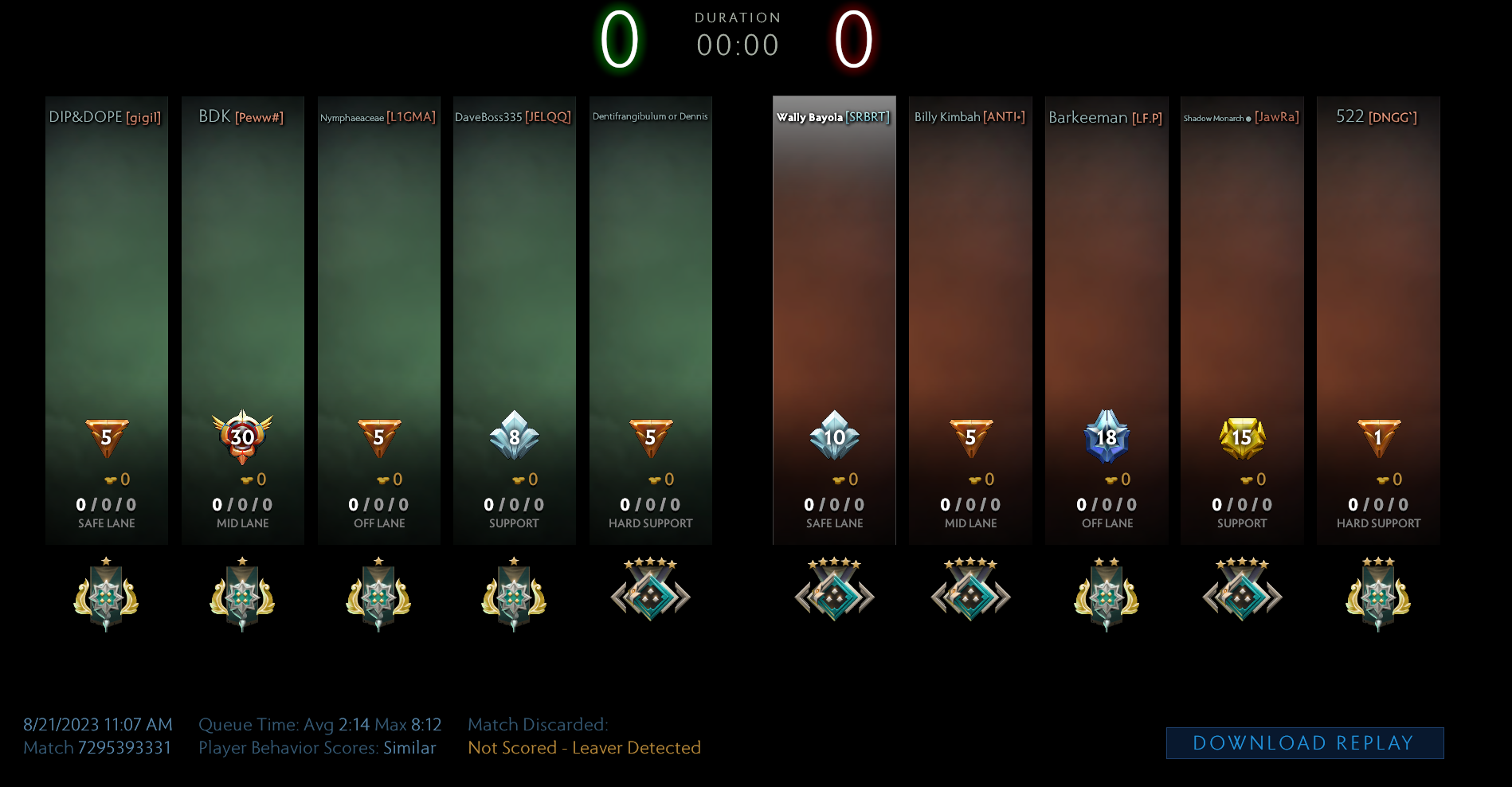Click the DOWNLOAD REPLAY button

pyautogui.click(x=1303, y=742)
